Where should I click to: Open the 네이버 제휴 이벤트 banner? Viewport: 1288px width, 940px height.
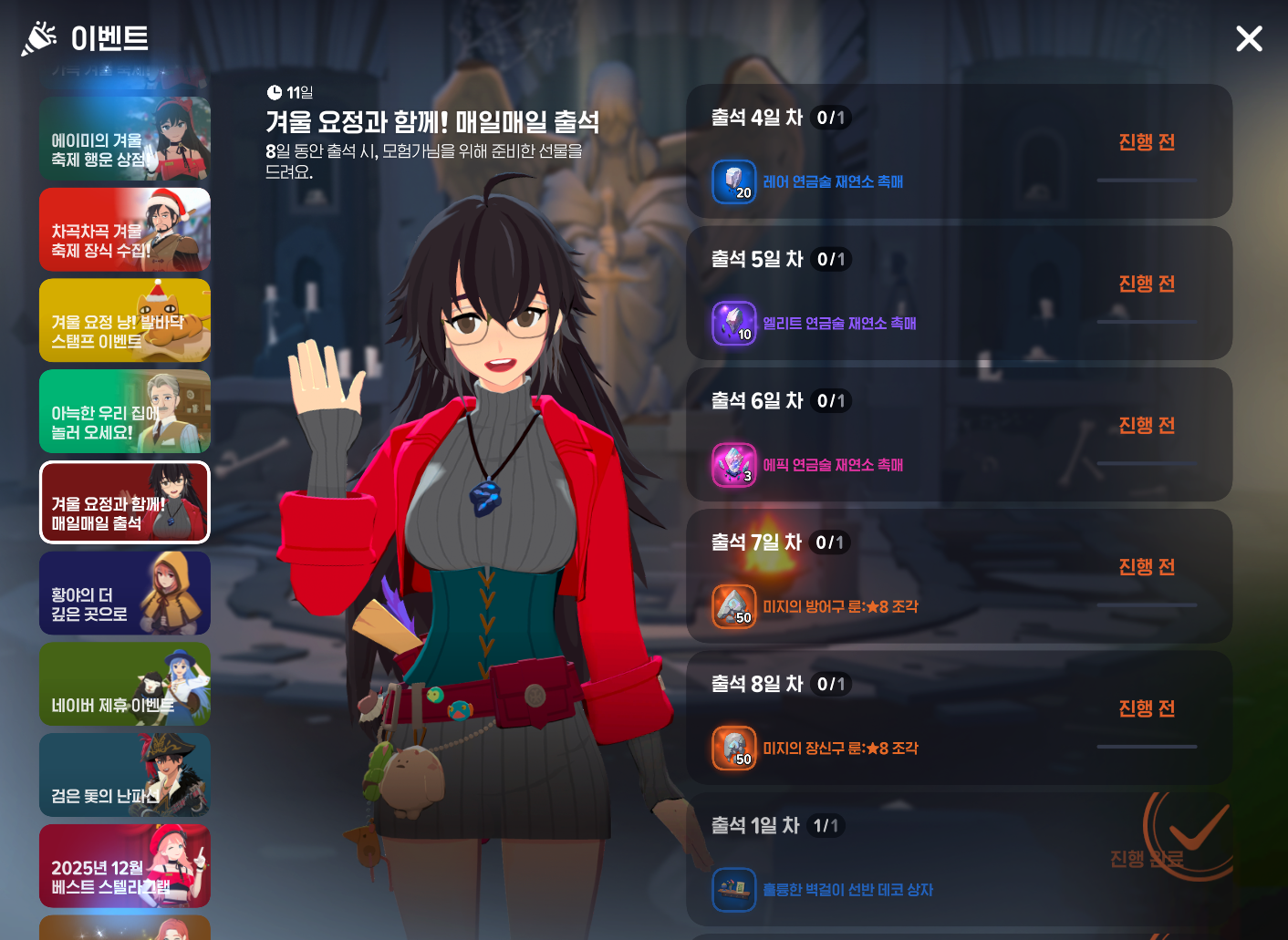tap(125, 685)
